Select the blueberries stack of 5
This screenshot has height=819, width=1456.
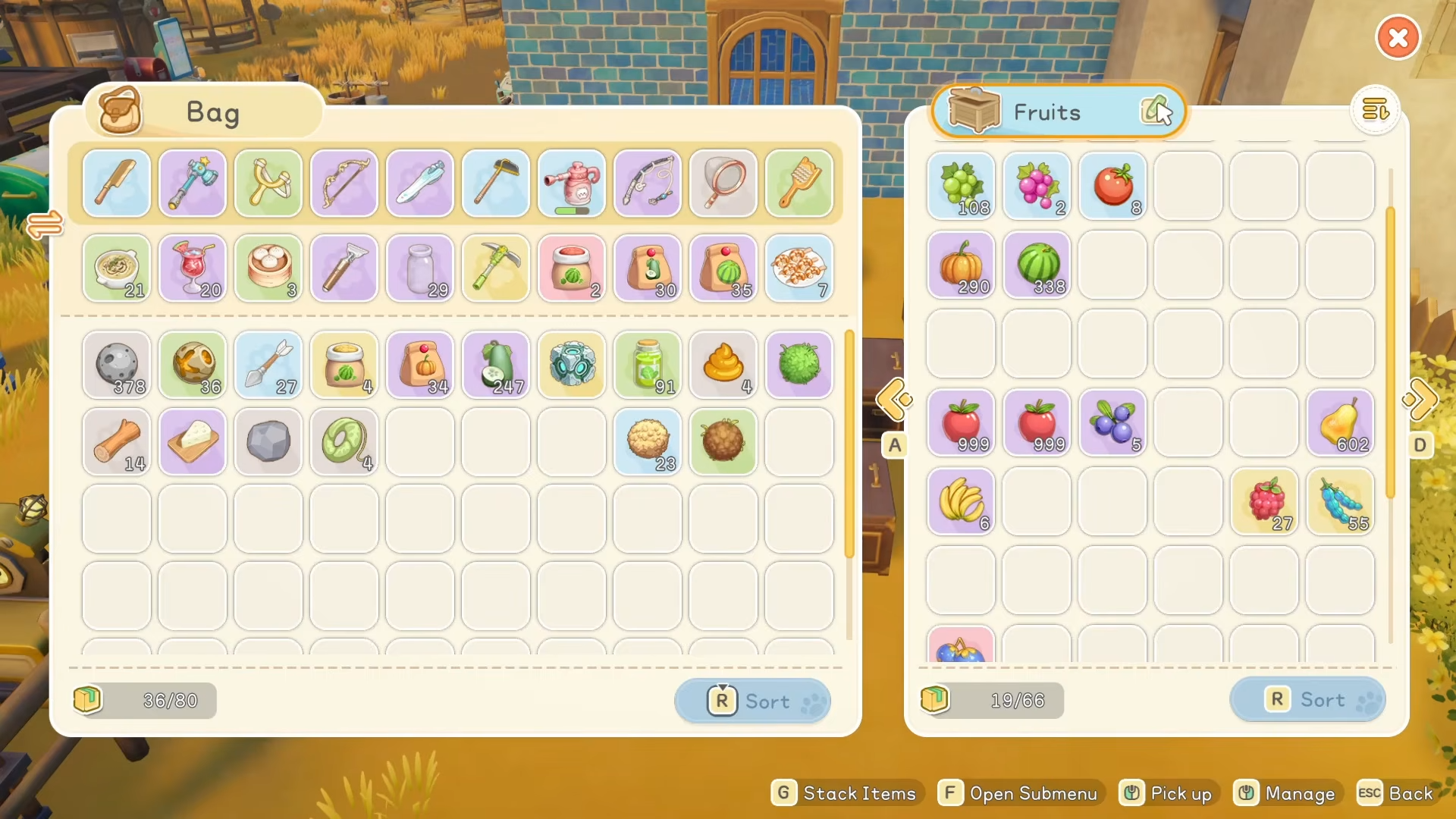[x=1112, y=423]
